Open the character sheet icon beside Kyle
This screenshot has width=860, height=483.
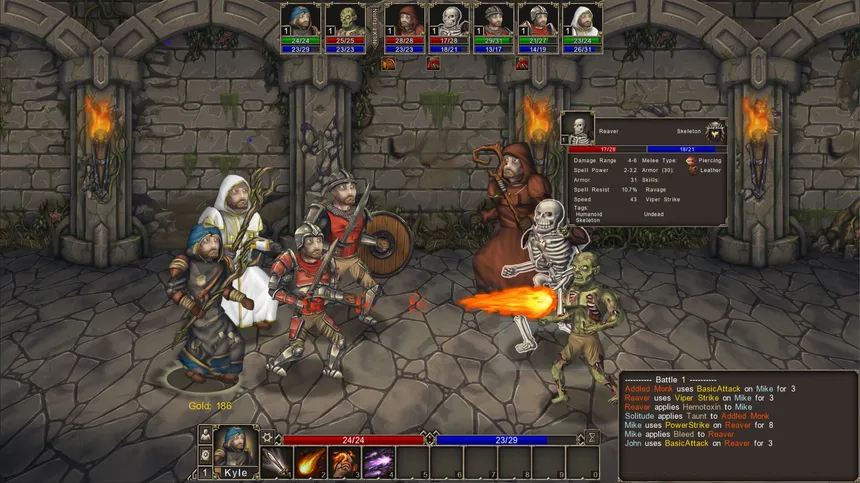pos(205,436)
